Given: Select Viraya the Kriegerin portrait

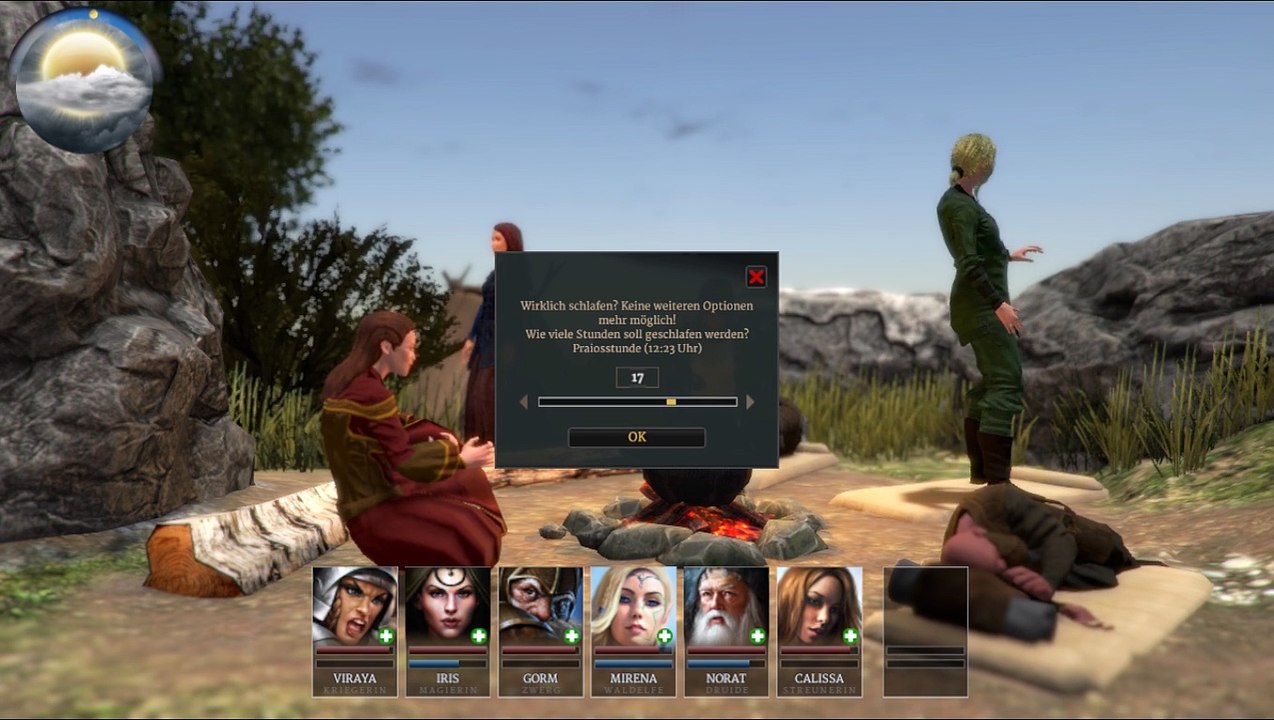Looking at the screenshot, I should [354, 607].
